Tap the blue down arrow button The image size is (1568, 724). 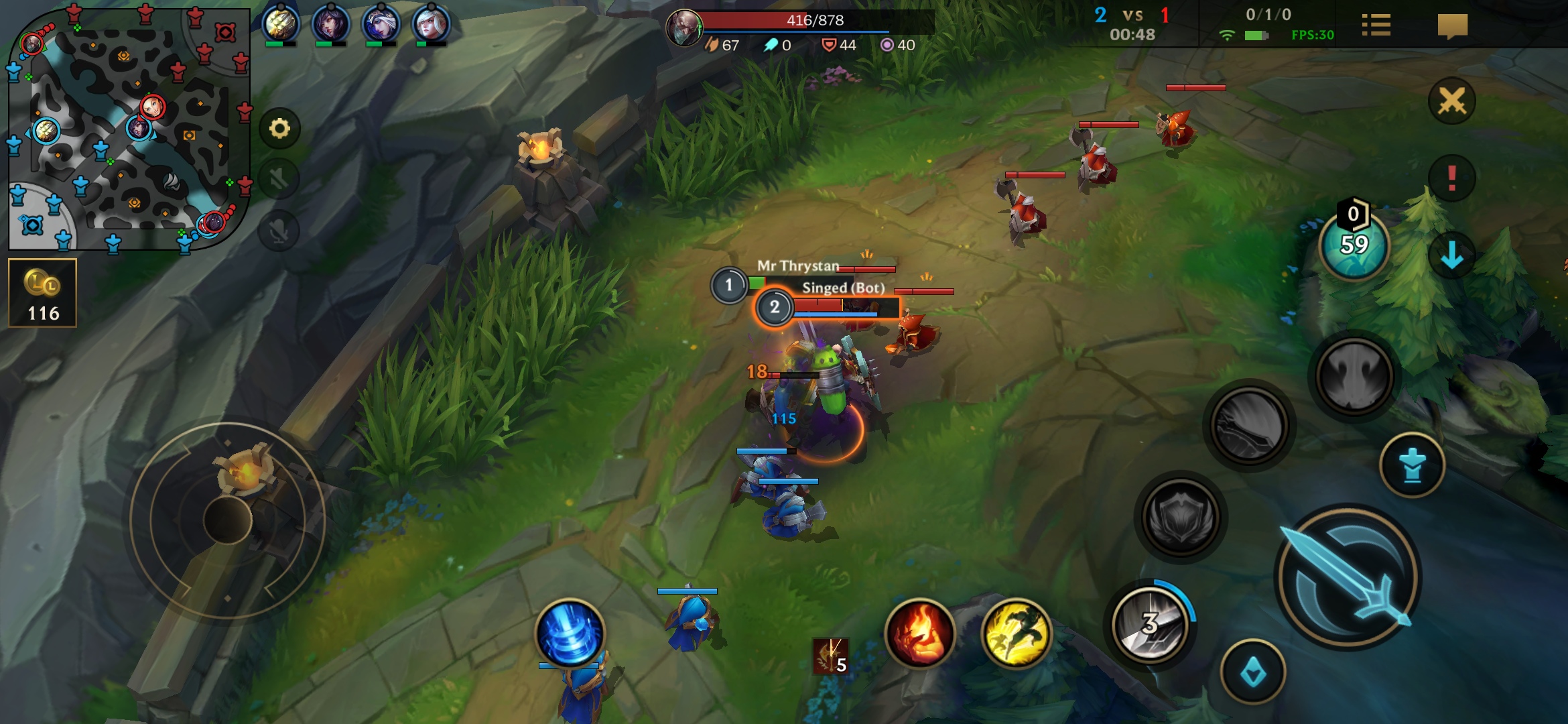(1451, 255)
